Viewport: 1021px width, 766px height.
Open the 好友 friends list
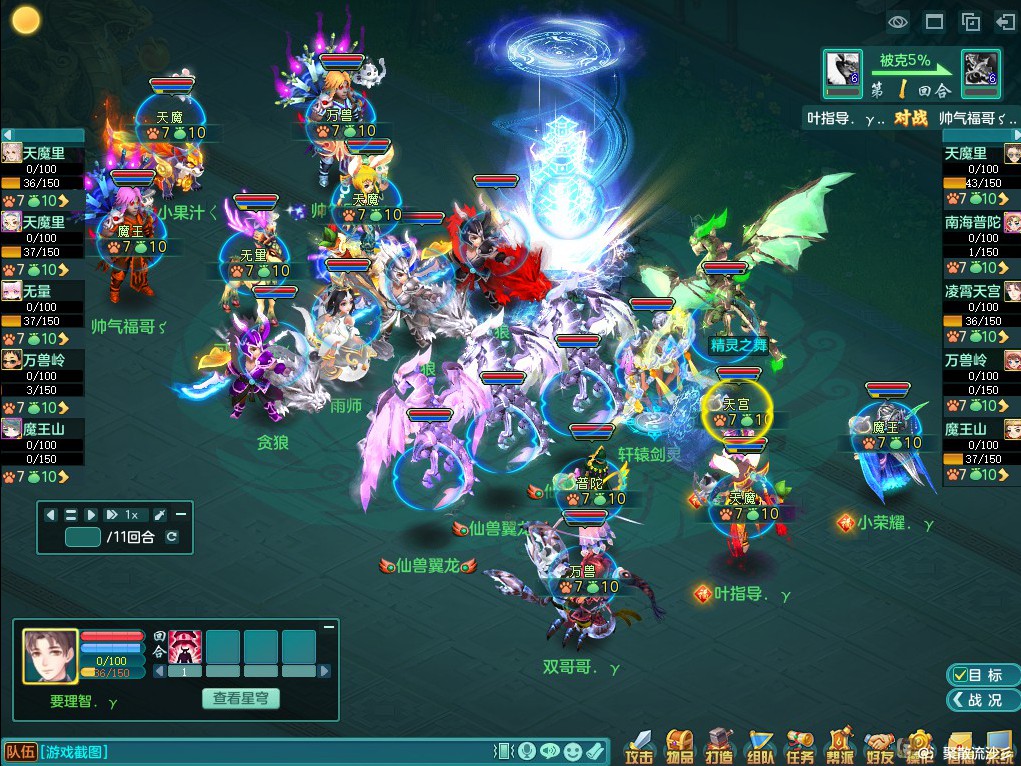(x=880, y=746)
